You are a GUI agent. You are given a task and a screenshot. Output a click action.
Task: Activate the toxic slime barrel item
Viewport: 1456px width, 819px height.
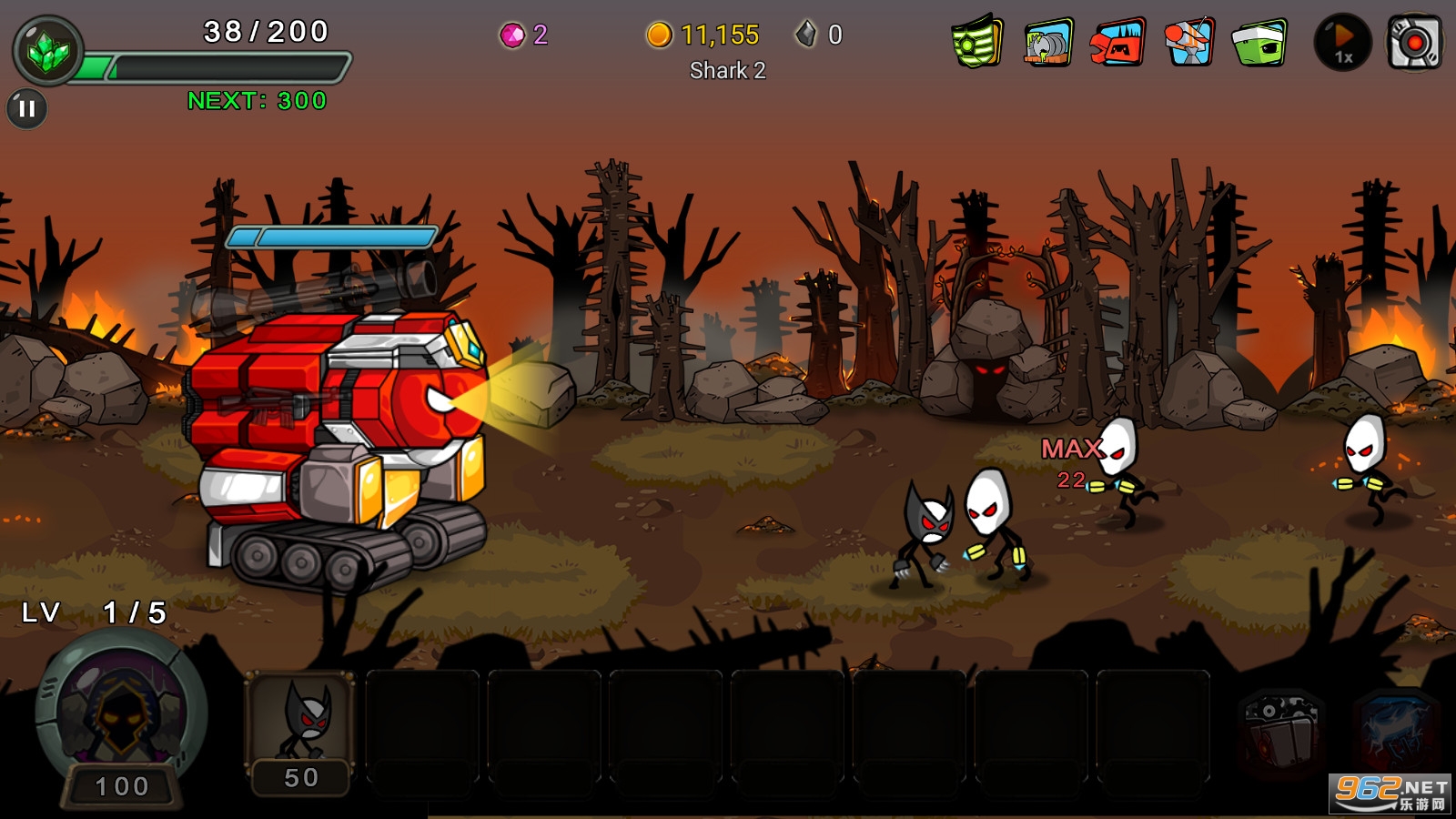[1047, 43]
